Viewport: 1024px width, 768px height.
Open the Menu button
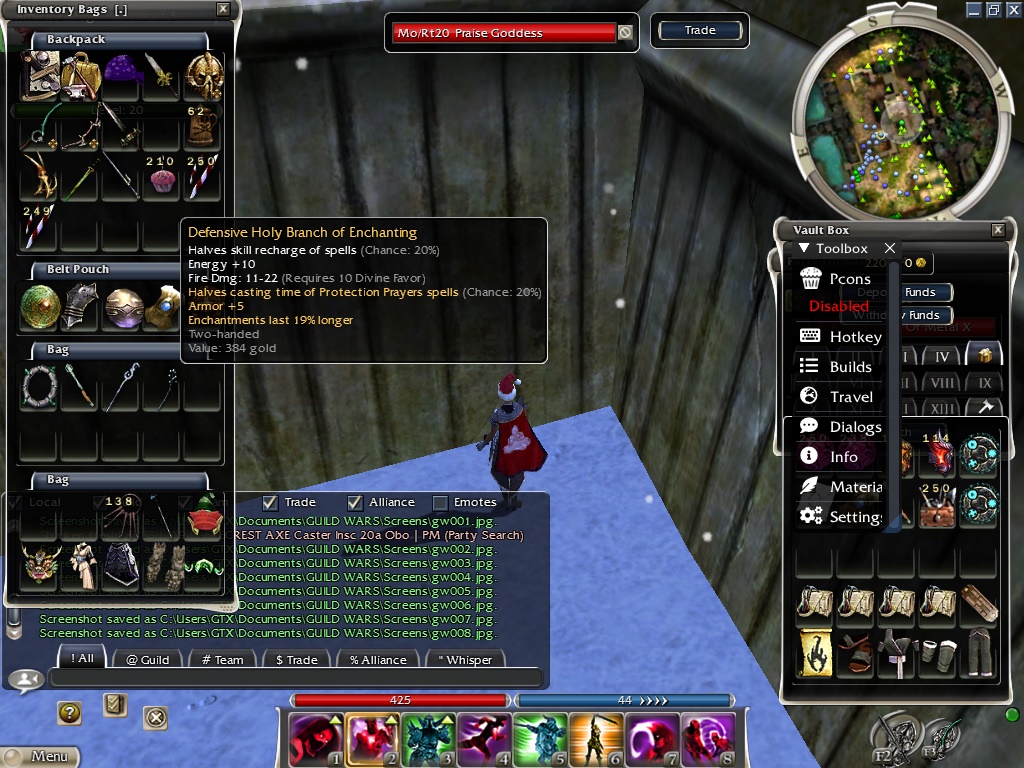point(40,757)
